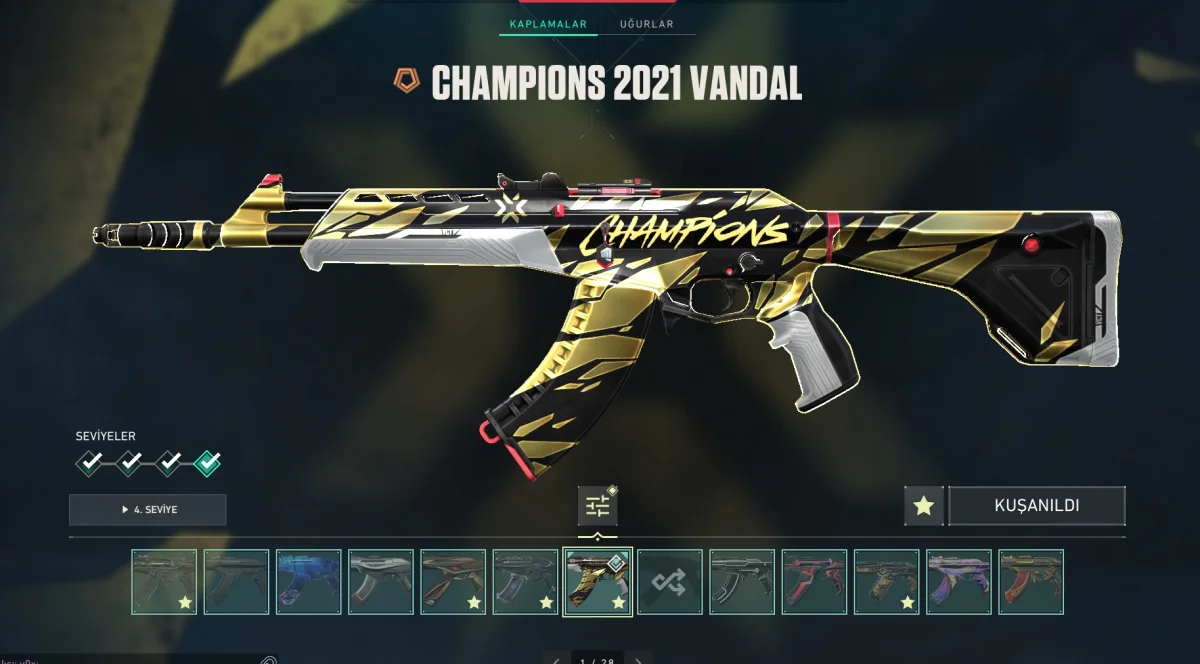Select the teal-highlighted fourth level diamond

pos(208,462)
